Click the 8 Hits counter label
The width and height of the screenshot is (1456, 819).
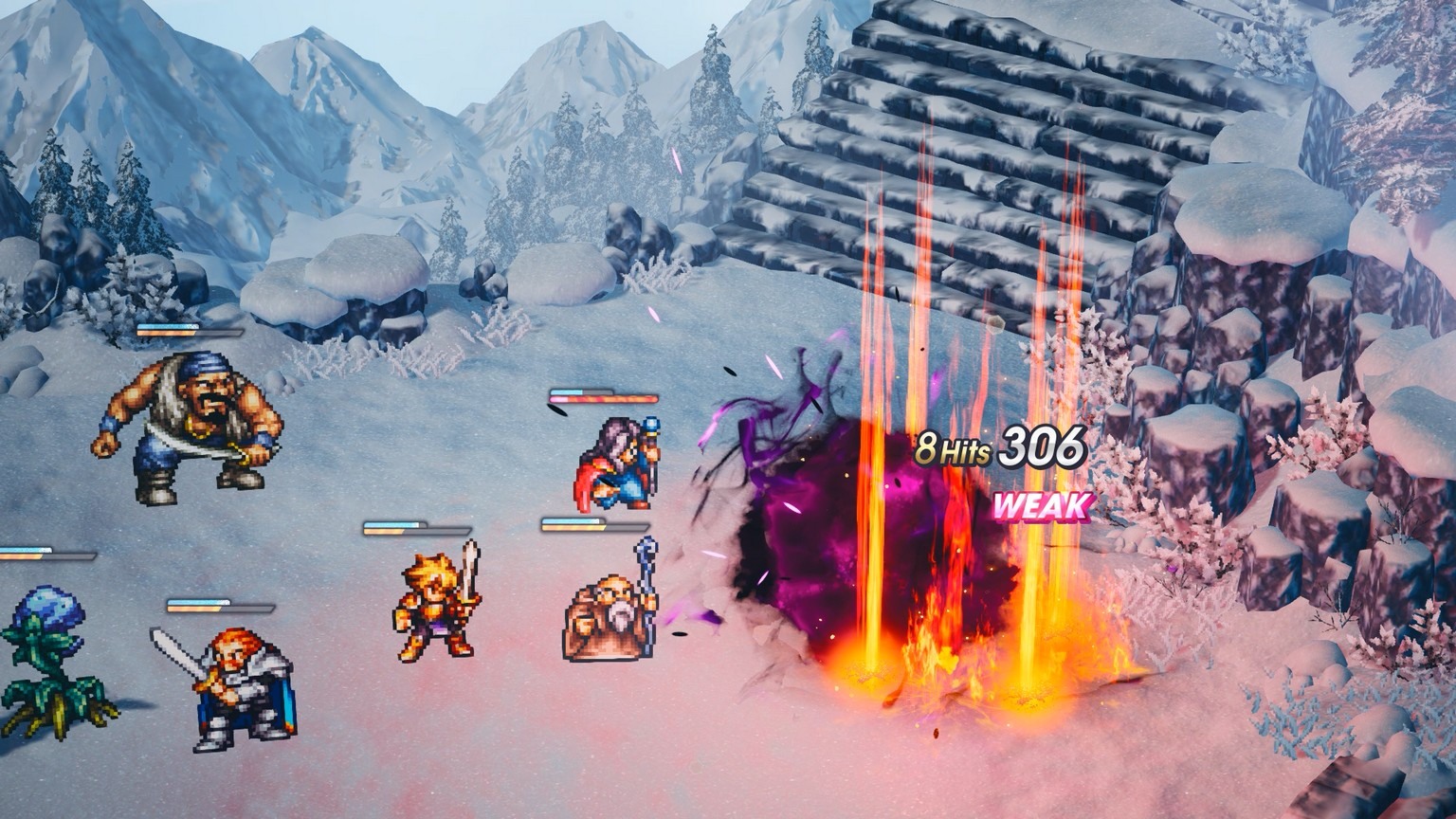953,448
